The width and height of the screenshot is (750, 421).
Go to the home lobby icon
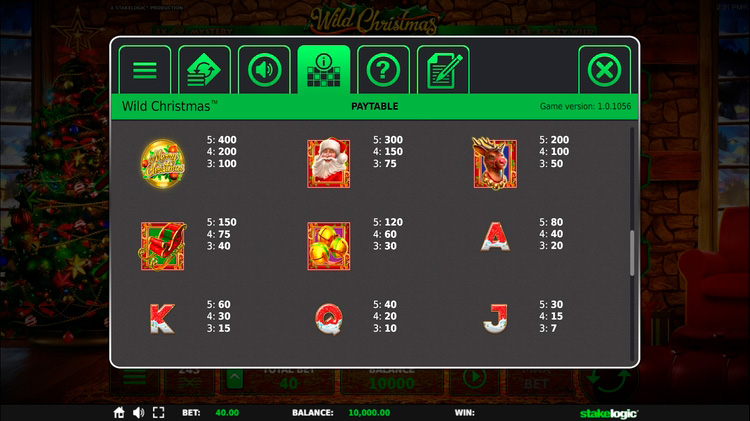pyautogui.click(x=119, y=412)
